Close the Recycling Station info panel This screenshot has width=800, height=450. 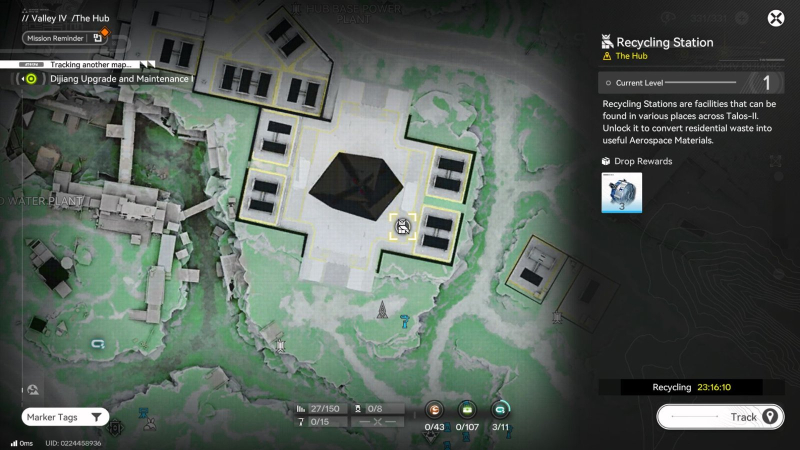click(775, 18)
